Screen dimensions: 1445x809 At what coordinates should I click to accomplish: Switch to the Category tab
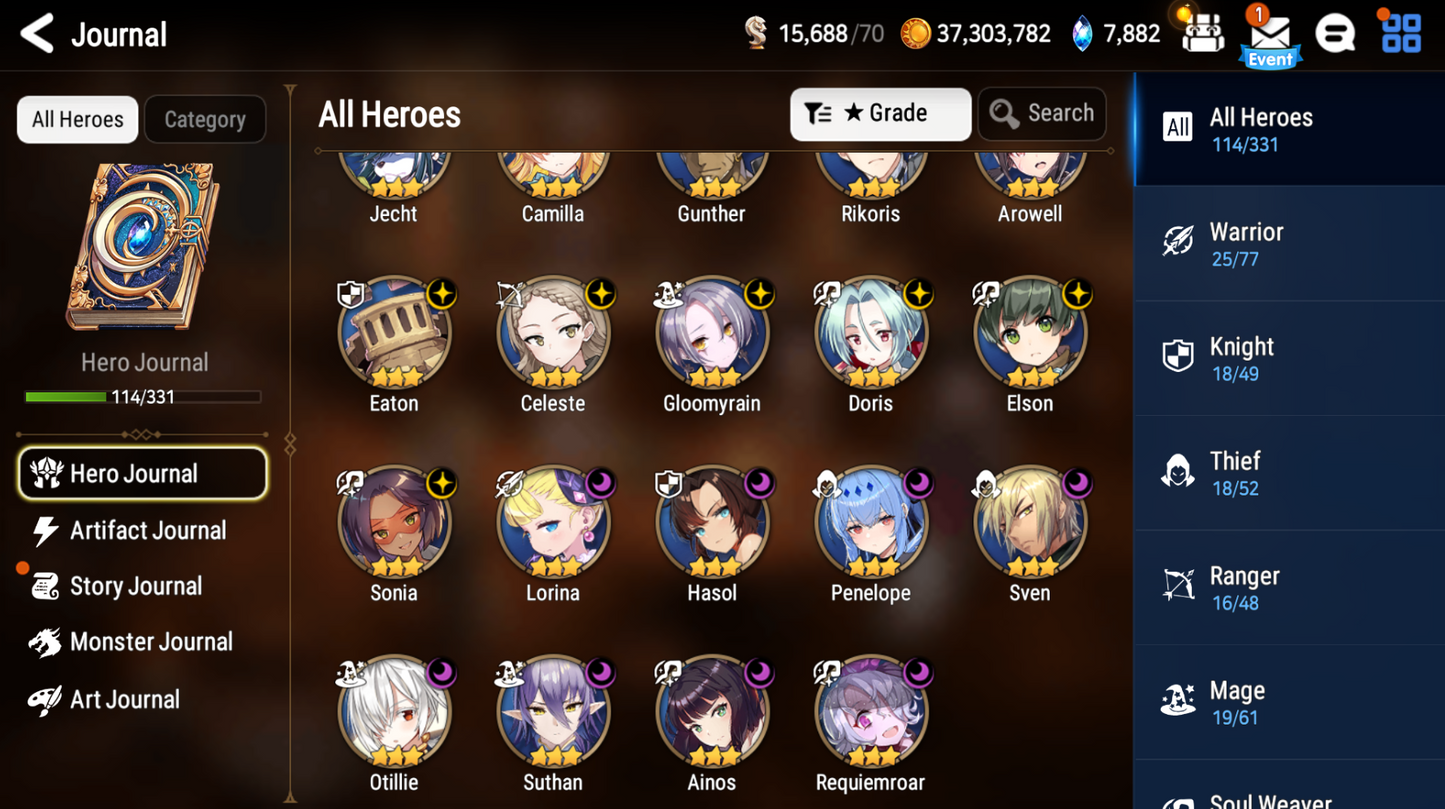[204, 119]
